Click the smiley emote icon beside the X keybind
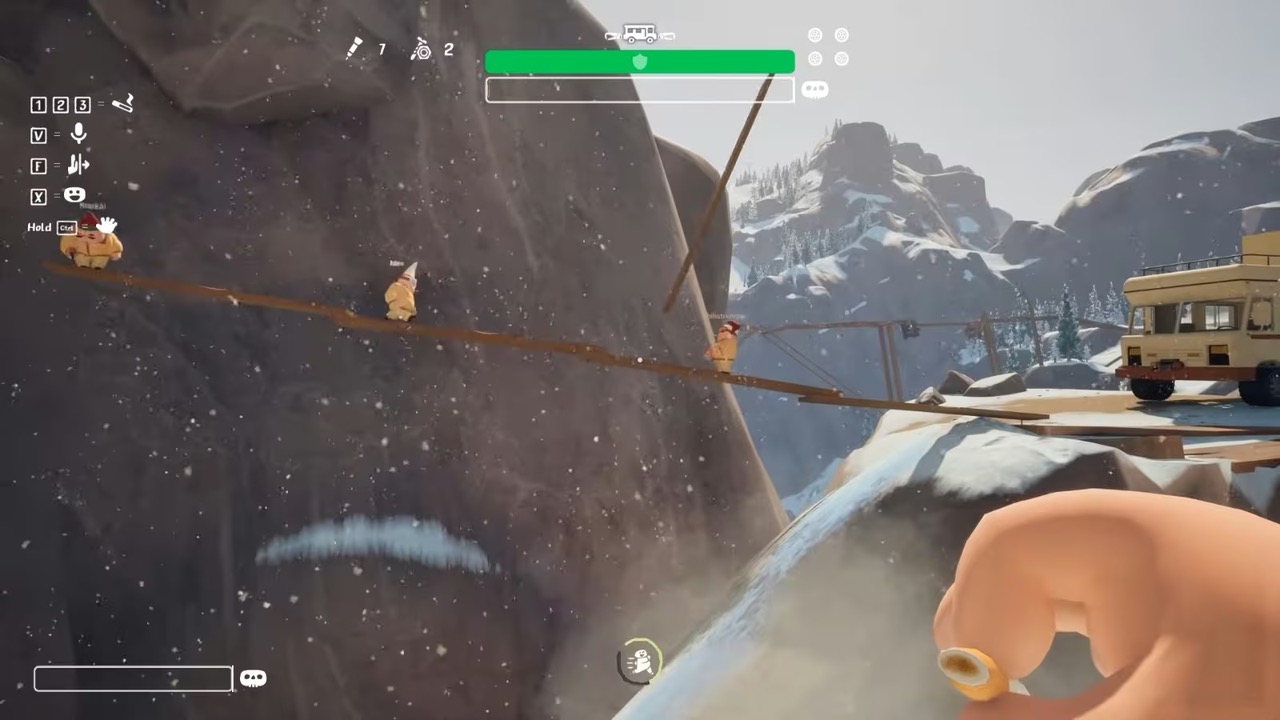This screenshot has height=720, width=1280. [75, 196]
